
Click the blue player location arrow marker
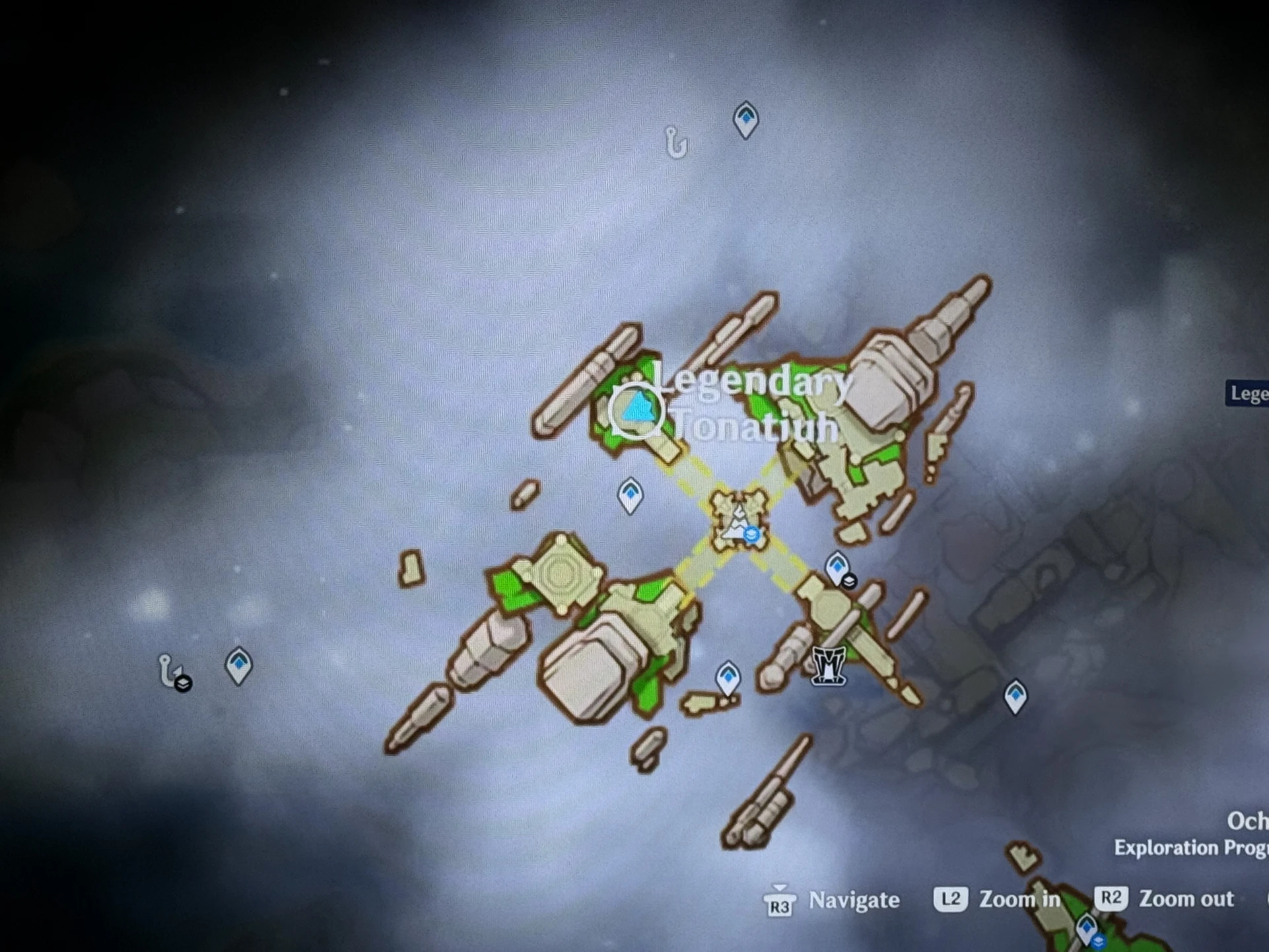point(638,409)
